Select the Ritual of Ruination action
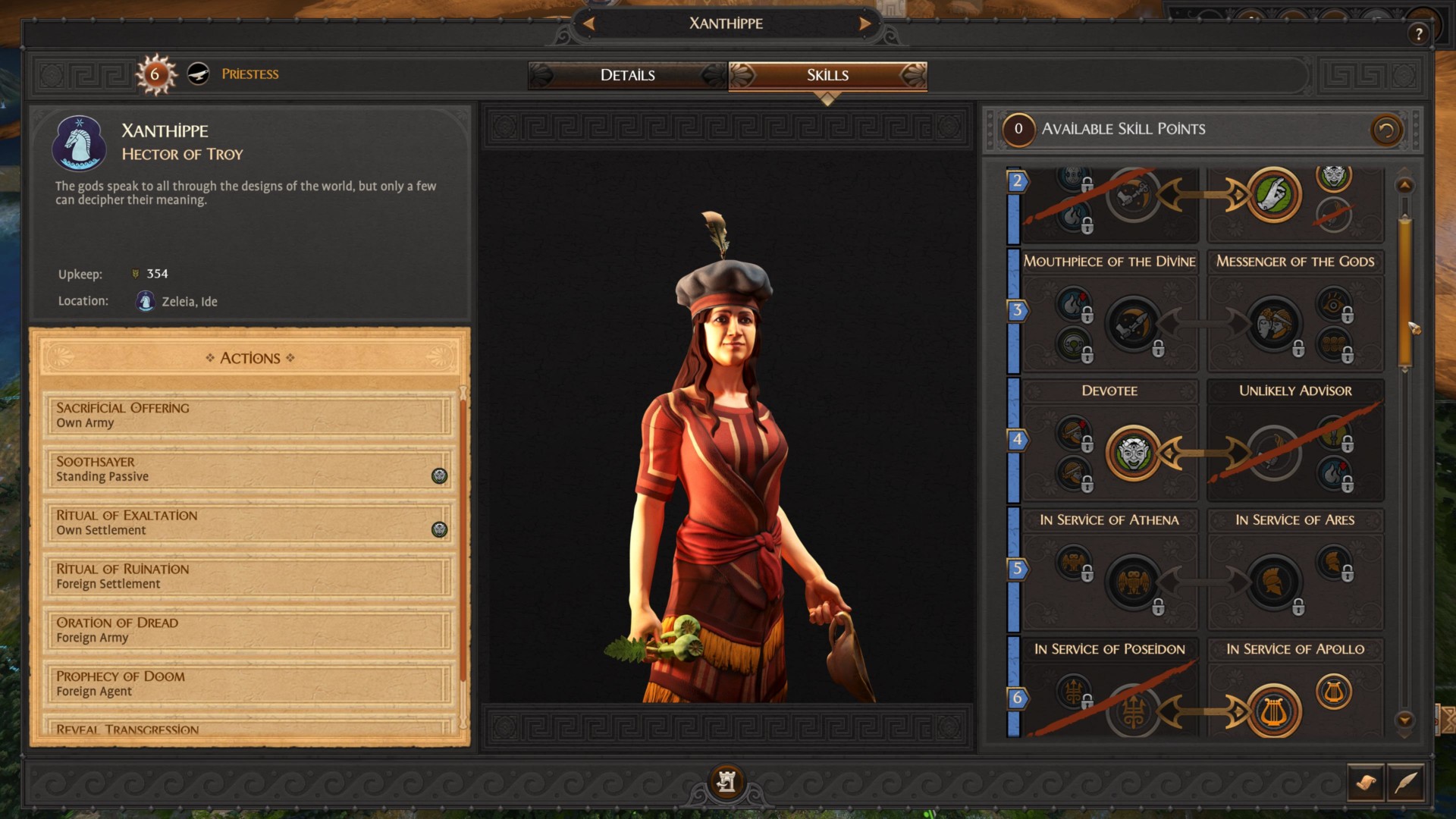This screenshot has height=819, width=1456. (247, 576)
